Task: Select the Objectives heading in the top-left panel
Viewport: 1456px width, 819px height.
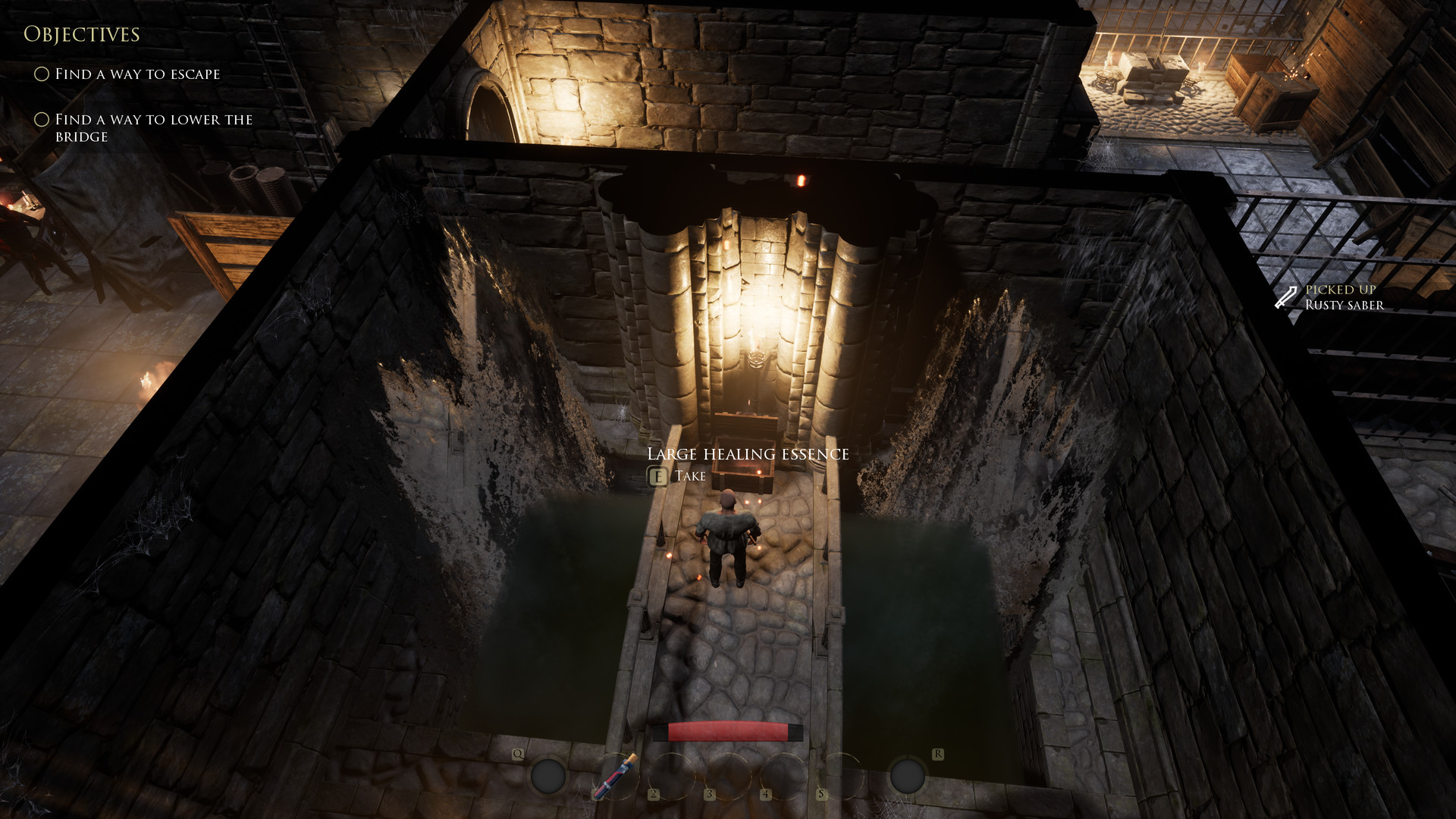Action: click(x=83, y=34)
